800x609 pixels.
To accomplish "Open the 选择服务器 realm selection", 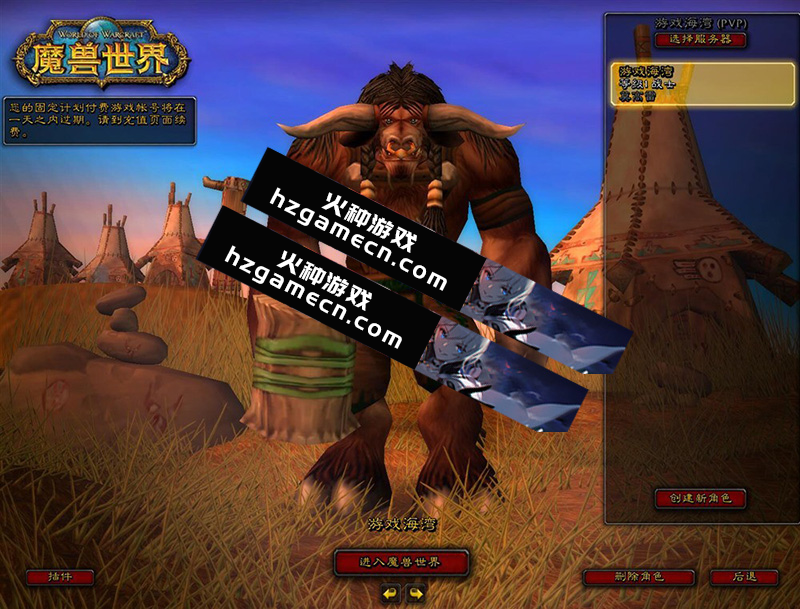I will pyautogui.click(x=701, y=40).
